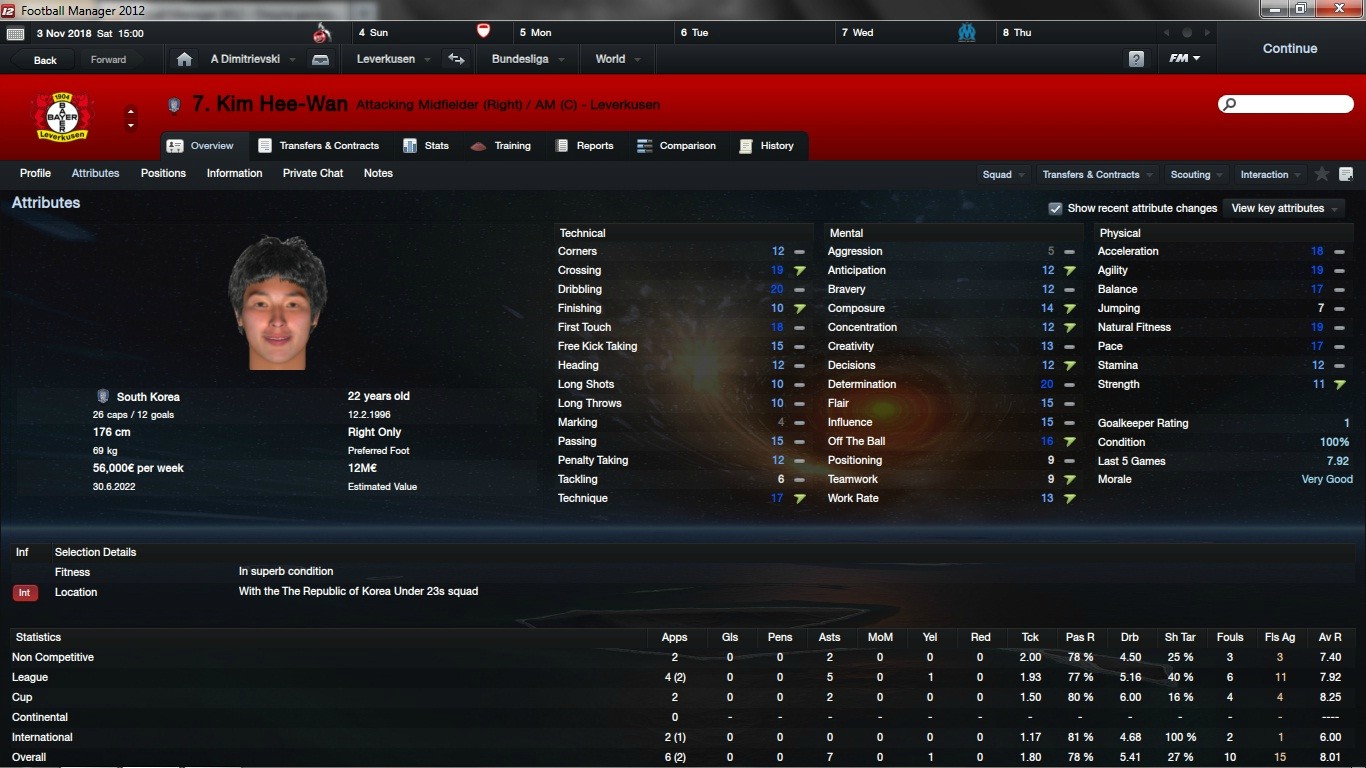Select the Profile subsection
The width and height of the screenshot is (1366, 768).
coord(35,173)
